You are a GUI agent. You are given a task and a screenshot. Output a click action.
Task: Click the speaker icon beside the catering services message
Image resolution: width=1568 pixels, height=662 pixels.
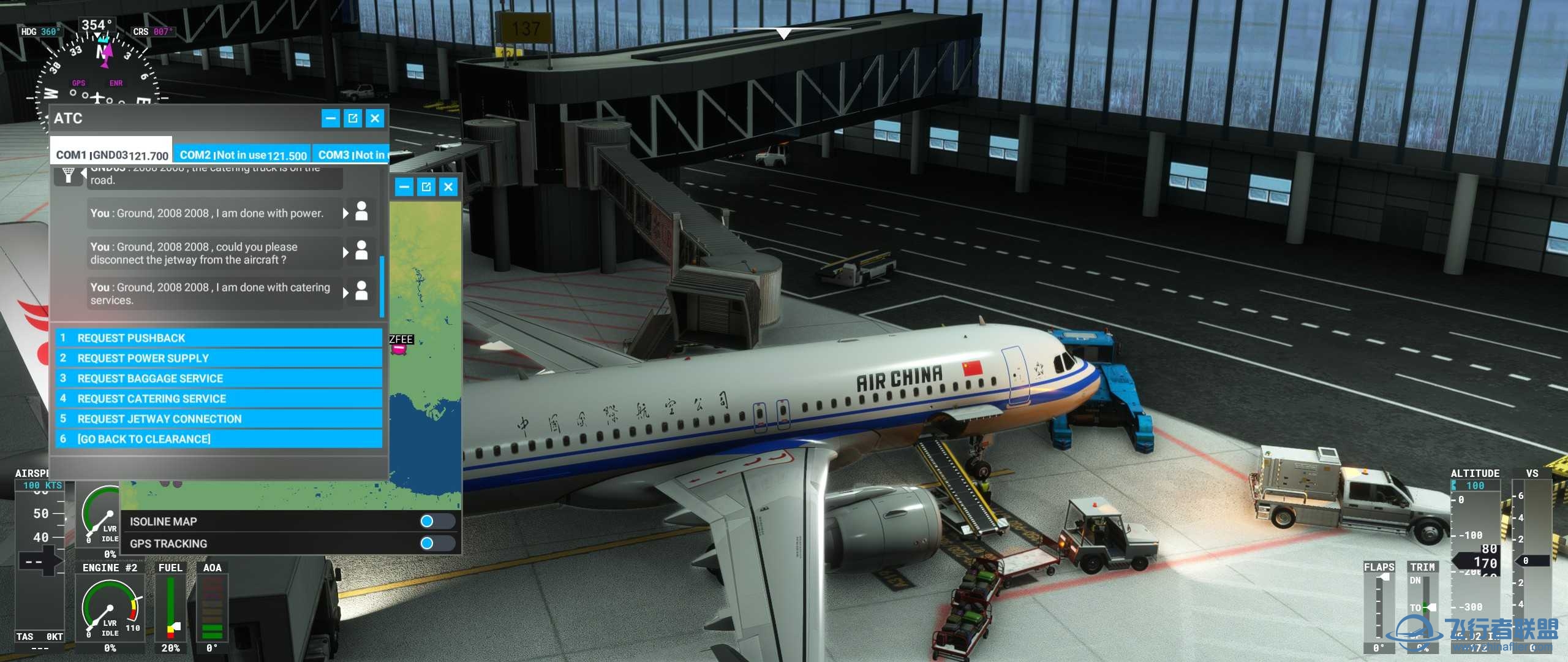361,293
